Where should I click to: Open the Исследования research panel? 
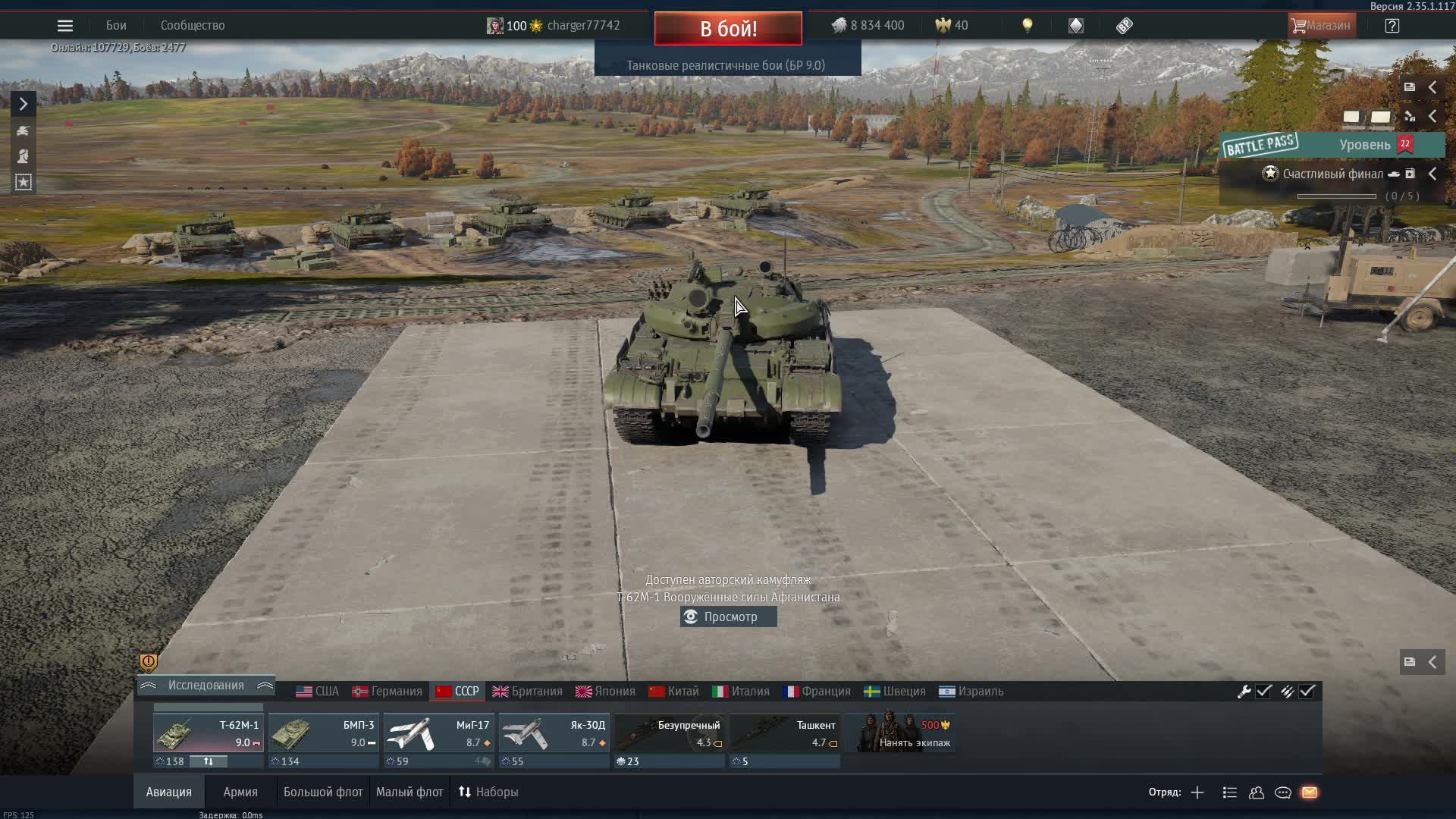206,686
